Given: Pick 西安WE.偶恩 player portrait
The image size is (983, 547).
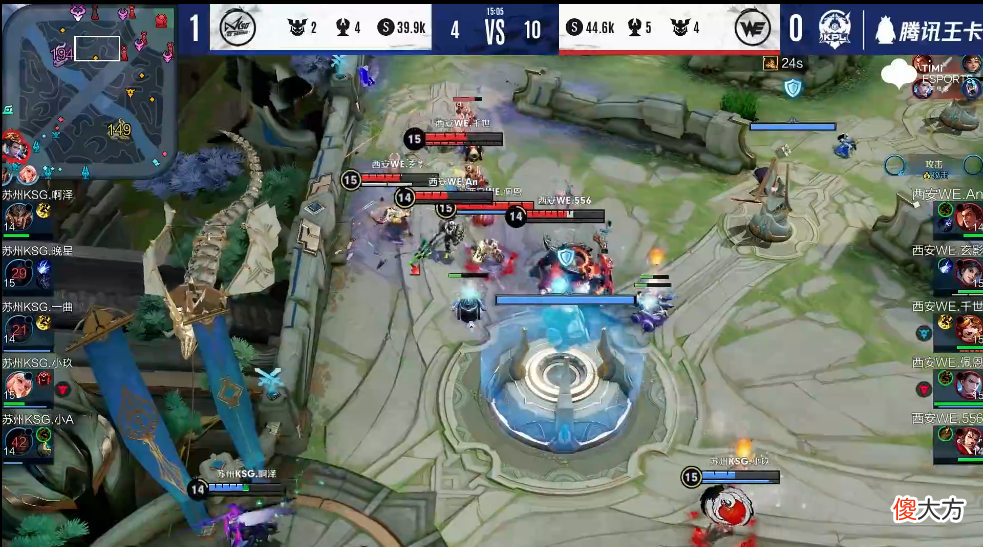Looking at the screenshot, I should pyautogui.click(x=967, y=385).
